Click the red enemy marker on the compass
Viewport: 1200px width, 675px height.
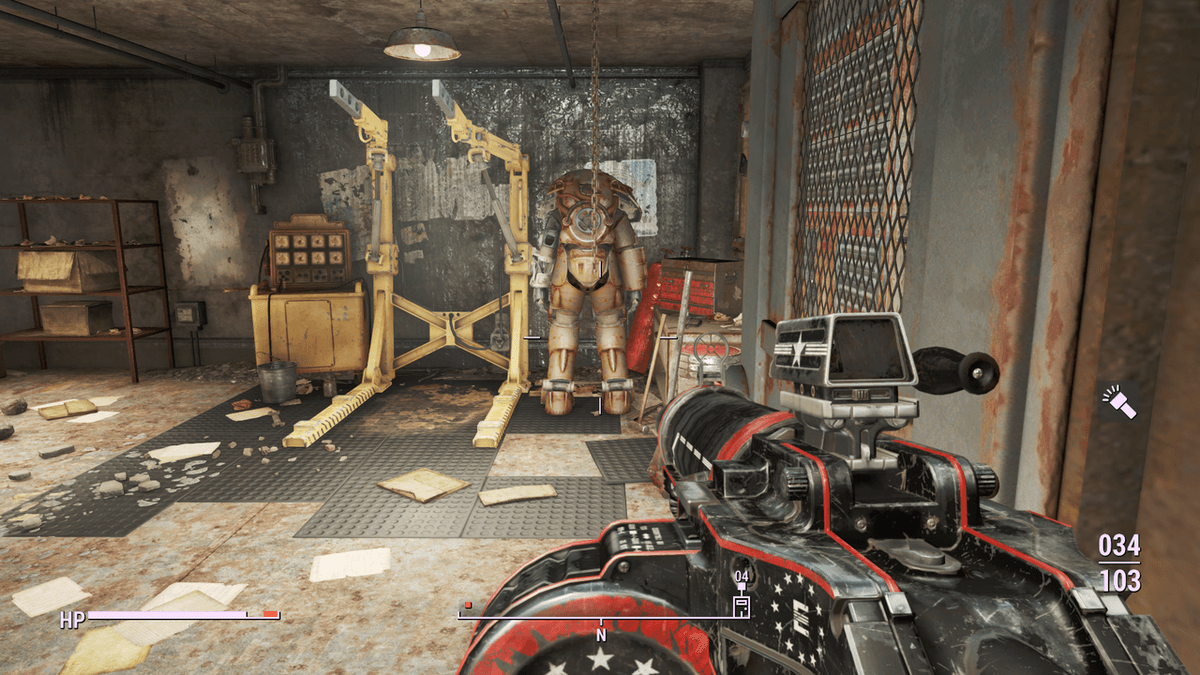tap(467, 605)
